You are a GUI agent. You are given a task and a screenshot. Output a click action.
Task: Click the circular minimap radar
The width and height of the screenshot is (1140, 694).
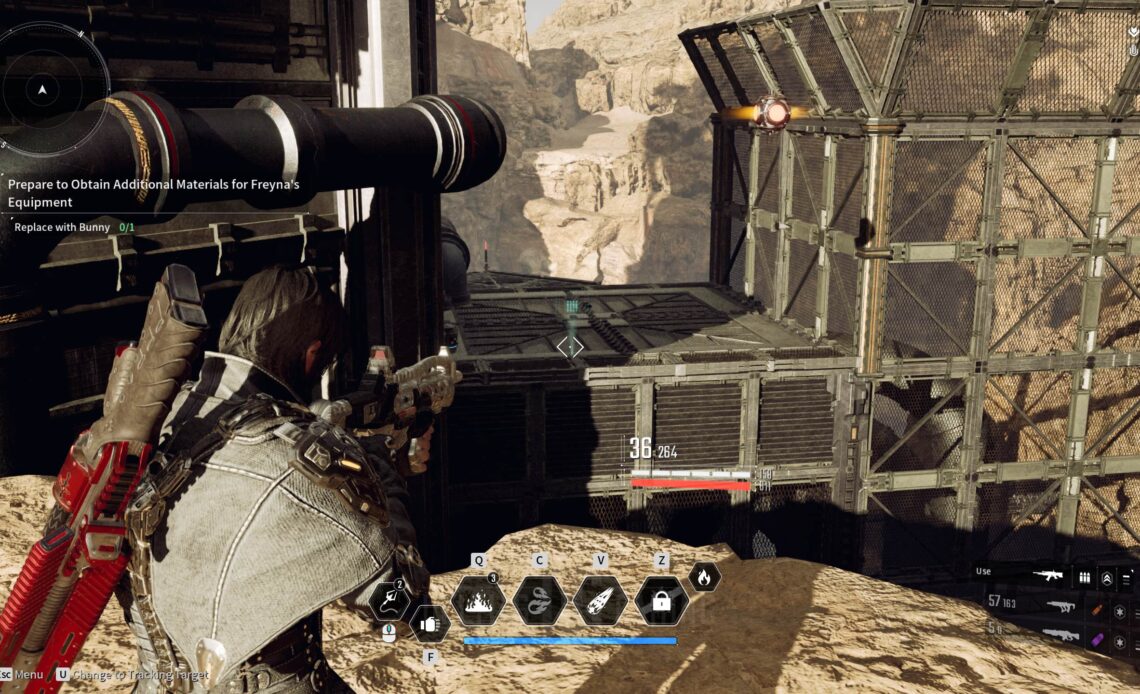click(x=42, y=88)
